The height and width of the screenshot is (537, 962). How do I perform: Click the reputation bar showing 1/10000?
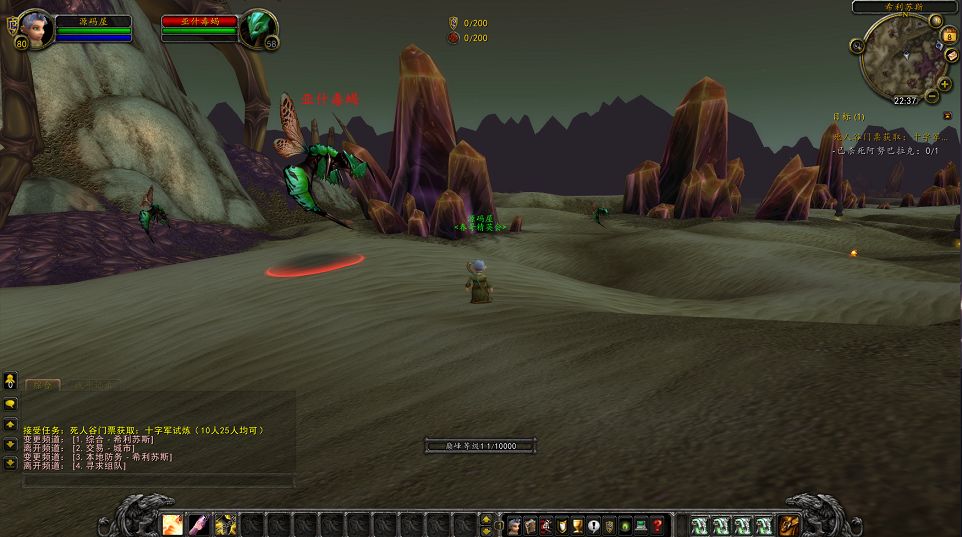point(481,446)
